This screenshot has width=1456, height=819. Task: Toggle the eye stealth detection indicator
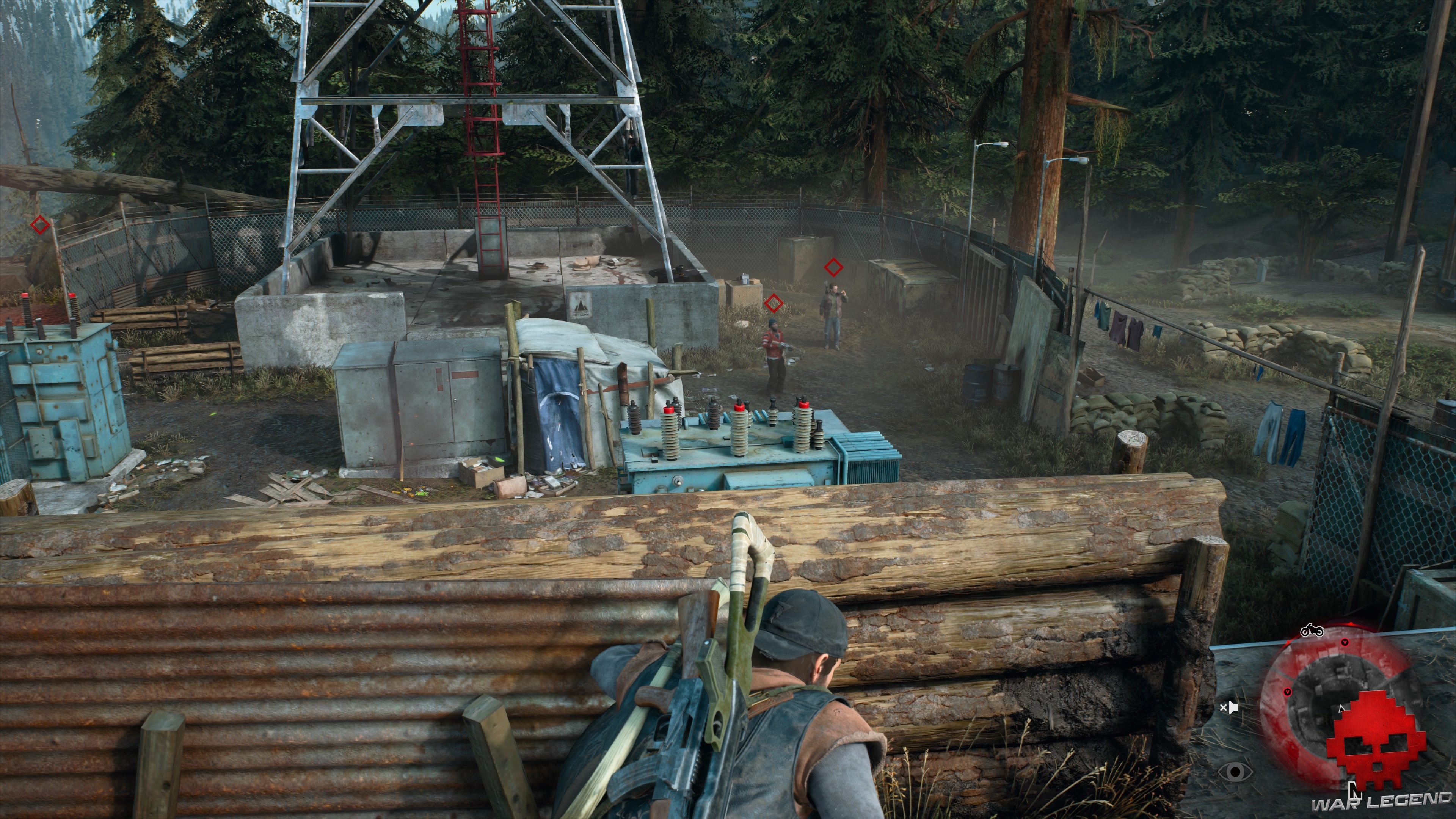(1236, 773)
